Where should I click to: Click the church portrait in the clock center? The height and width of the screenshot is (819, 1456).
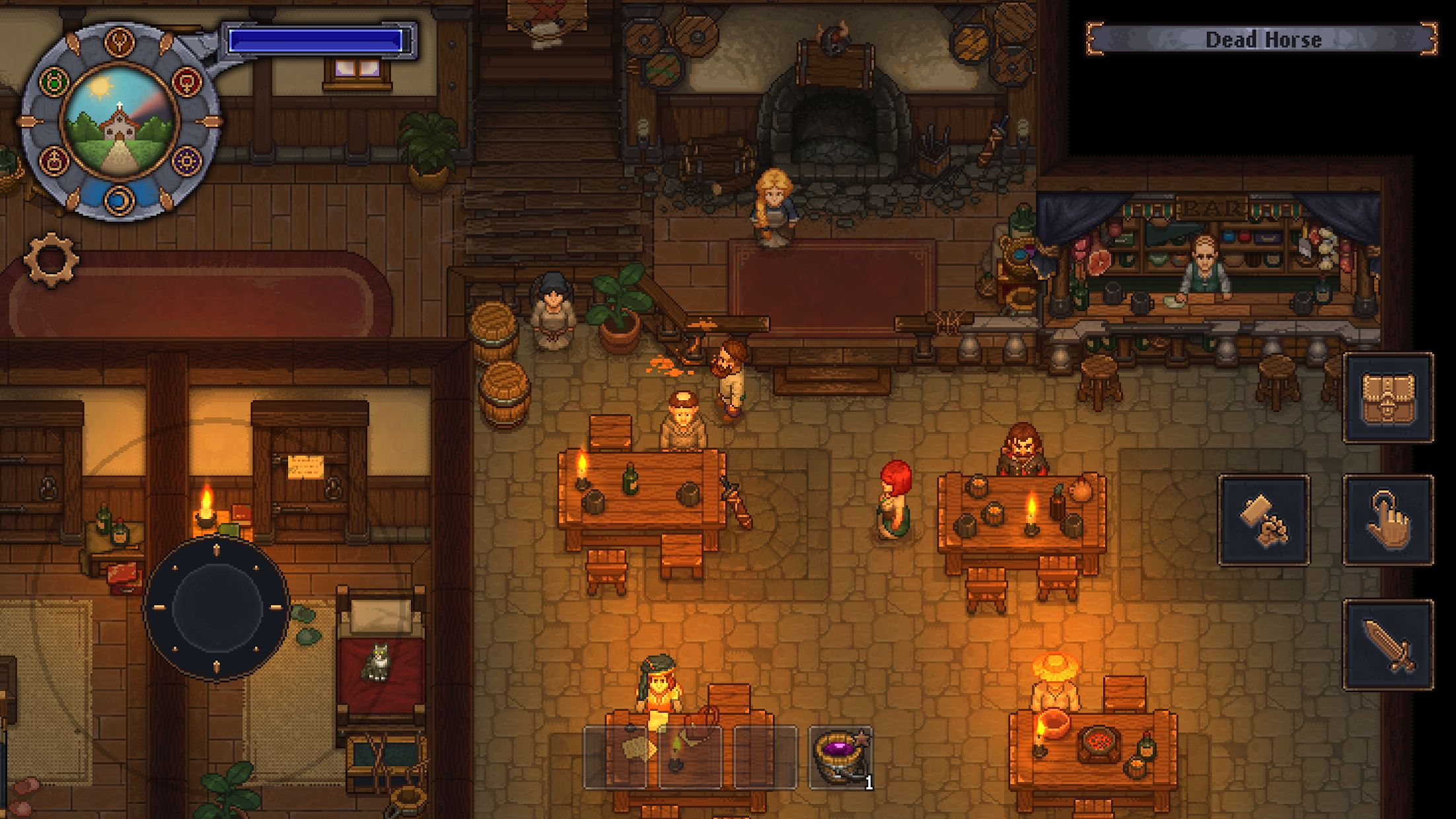click(x=120, y=125)
